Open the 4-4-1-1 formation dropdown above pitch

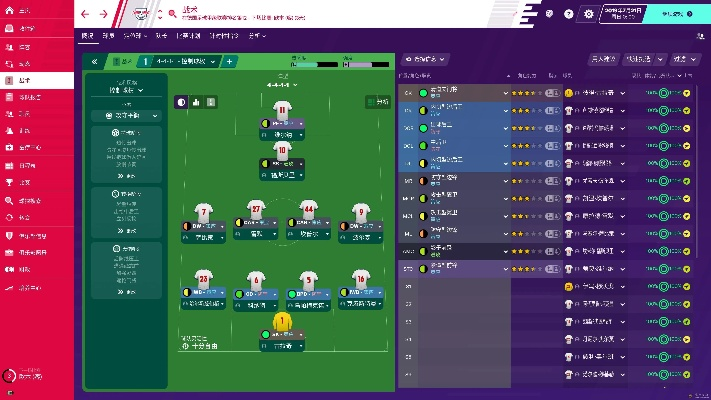282,85
